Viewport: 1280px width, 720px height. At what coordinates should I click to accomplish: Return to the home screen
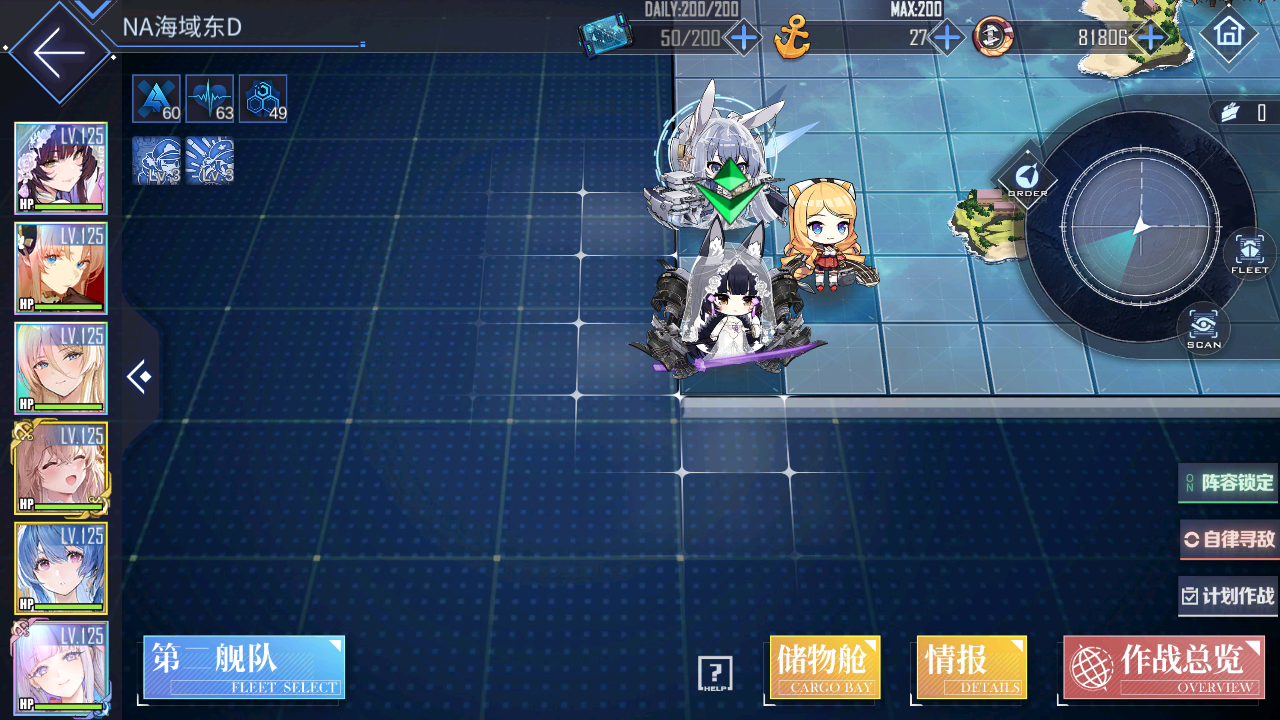(1228, 34)
